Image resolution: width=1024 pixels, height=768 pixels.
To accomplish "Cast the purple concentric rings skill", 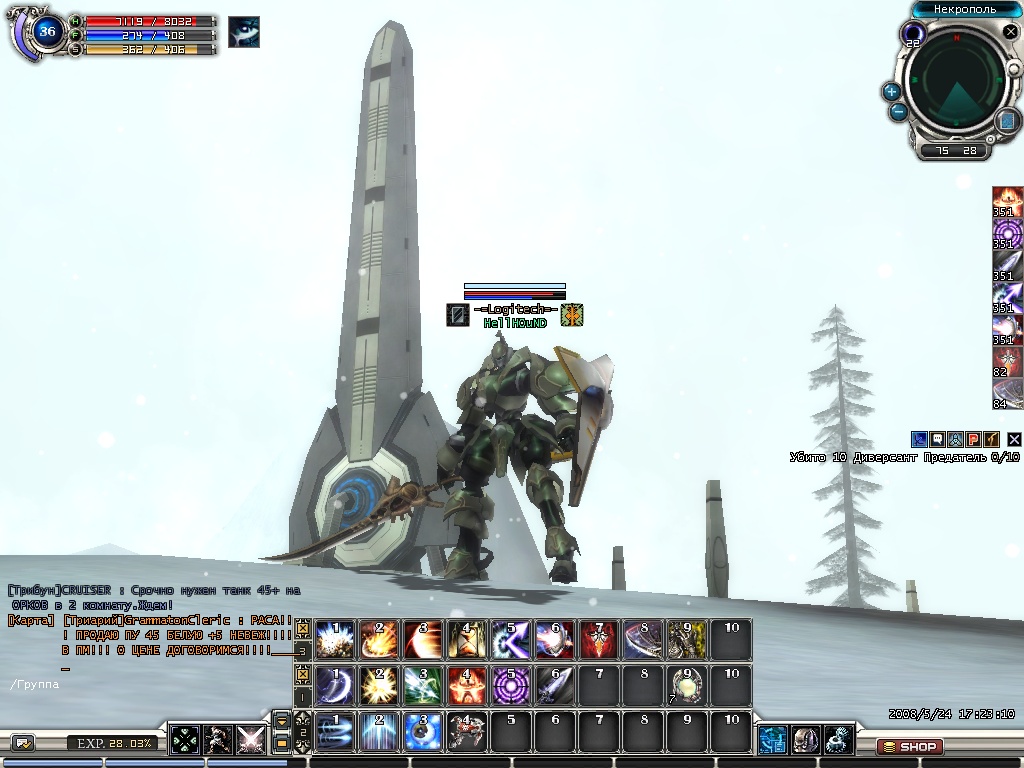I will point(511,686).
